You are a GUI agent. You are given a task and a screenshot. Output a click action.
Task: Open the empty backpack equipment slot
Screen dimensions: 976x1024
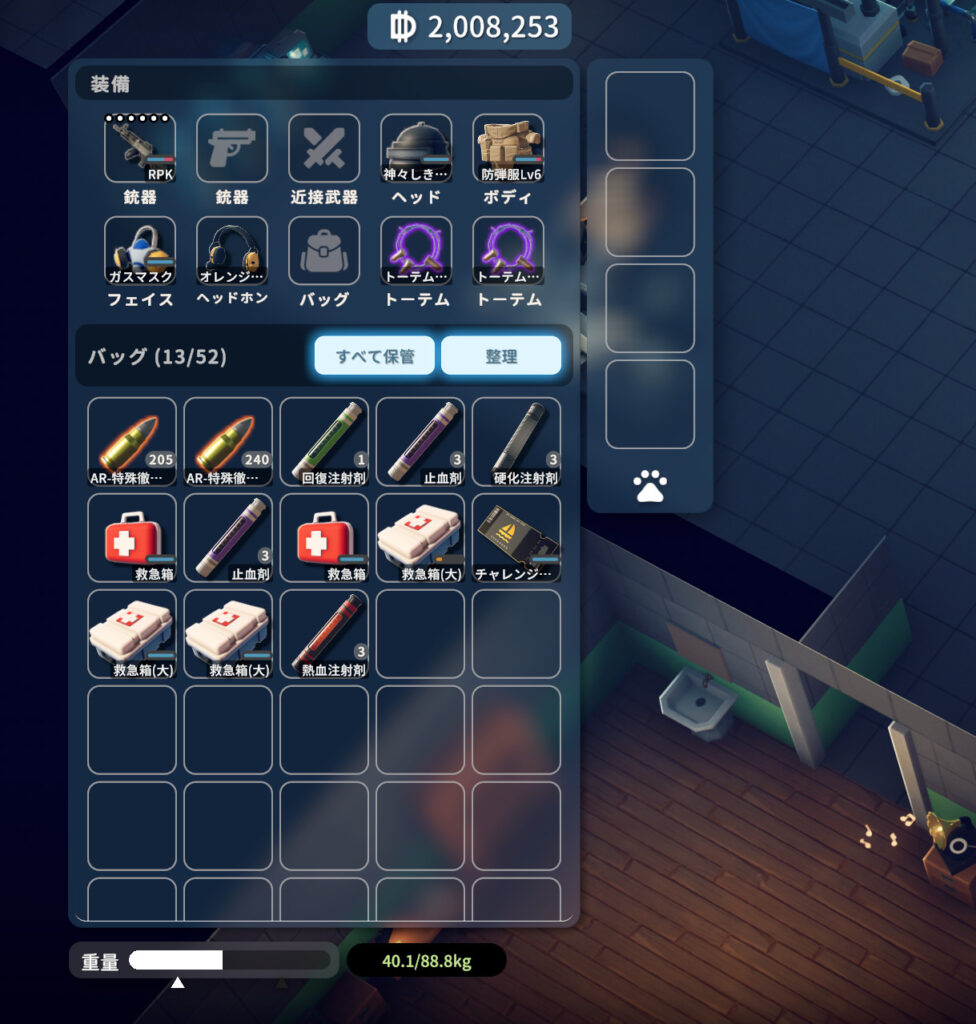324,250
